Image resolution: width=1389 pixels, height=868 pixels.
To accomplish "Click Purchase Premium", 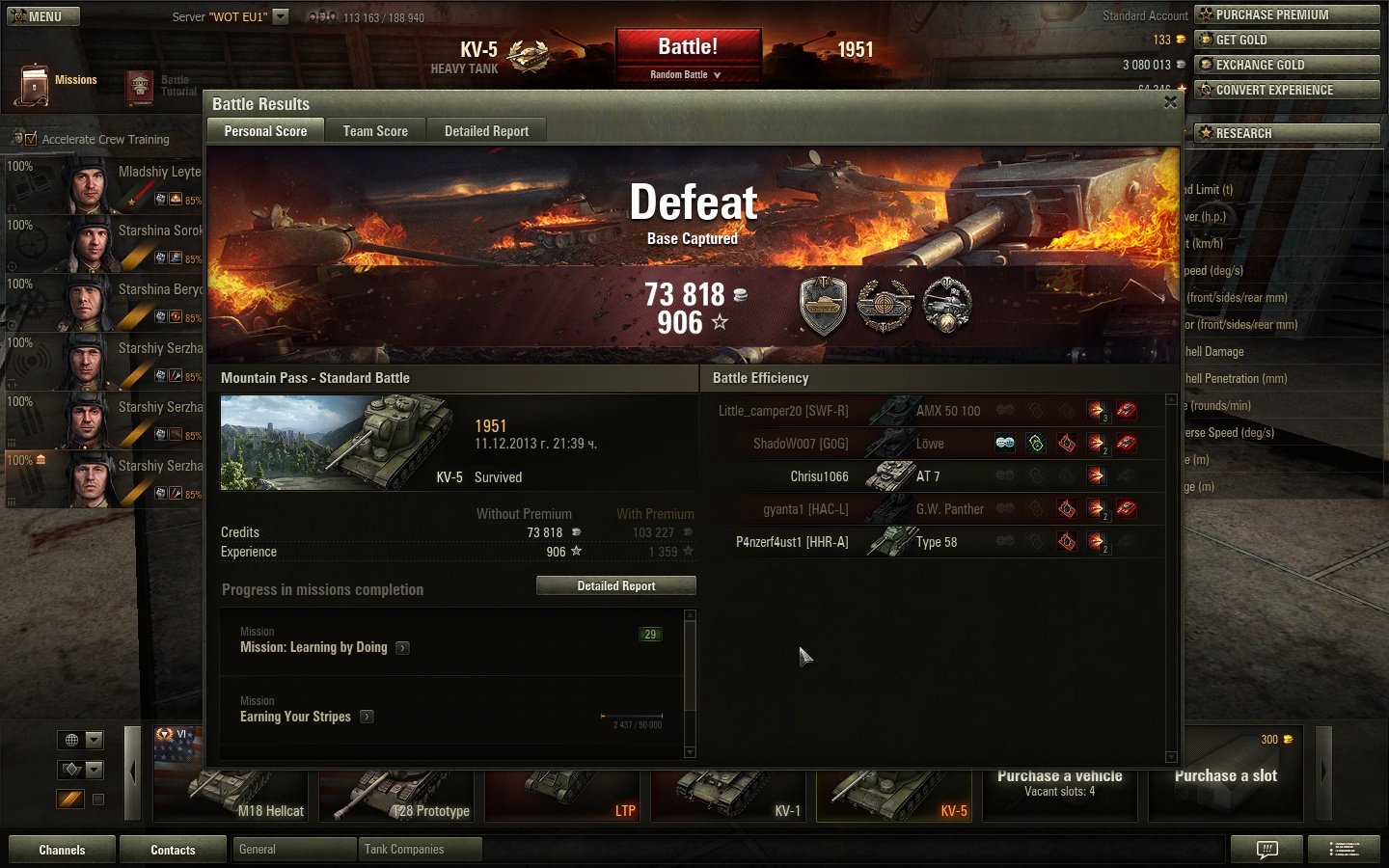I will (x=1287, y=14).
